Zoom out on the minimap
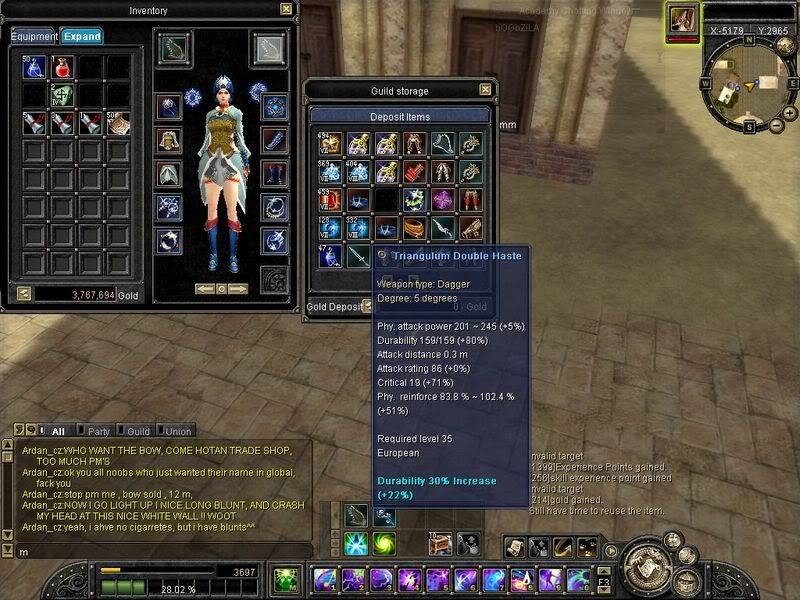 tap(777, 127)
